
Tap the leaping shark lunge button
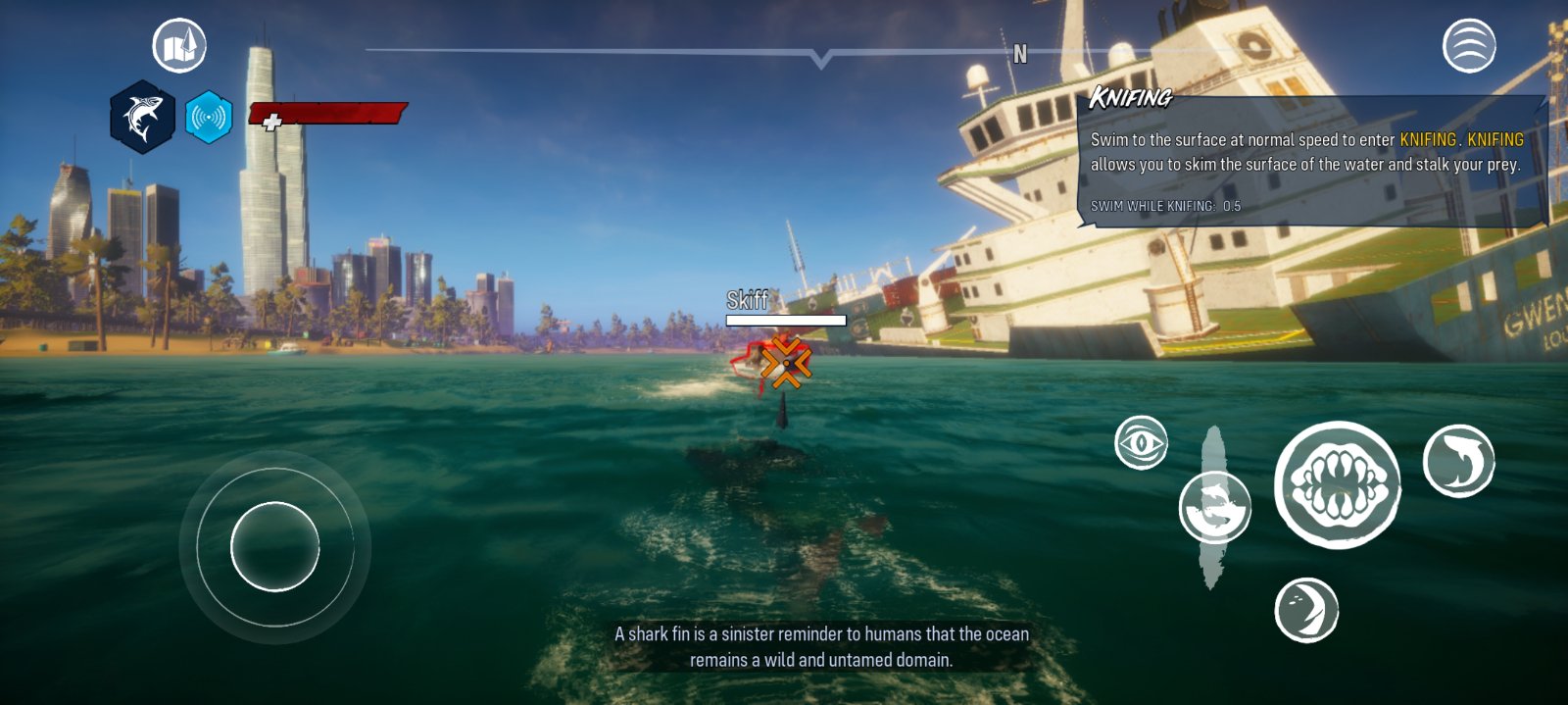click(1458, 461)
